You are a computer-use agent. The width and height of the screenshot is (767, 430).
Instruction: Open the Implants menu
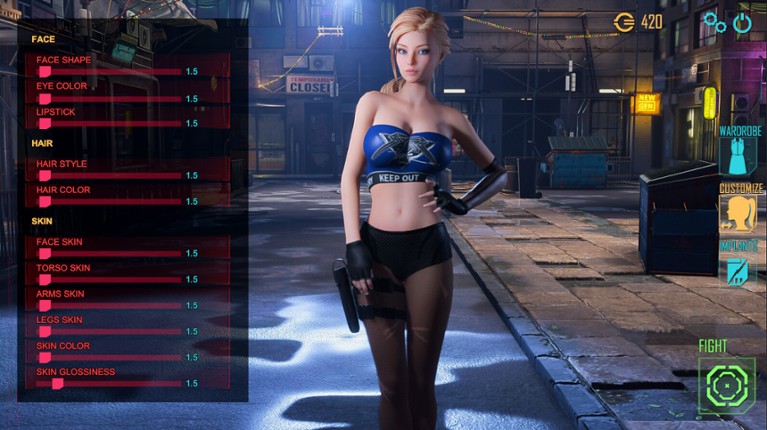[x=739, y=270]
